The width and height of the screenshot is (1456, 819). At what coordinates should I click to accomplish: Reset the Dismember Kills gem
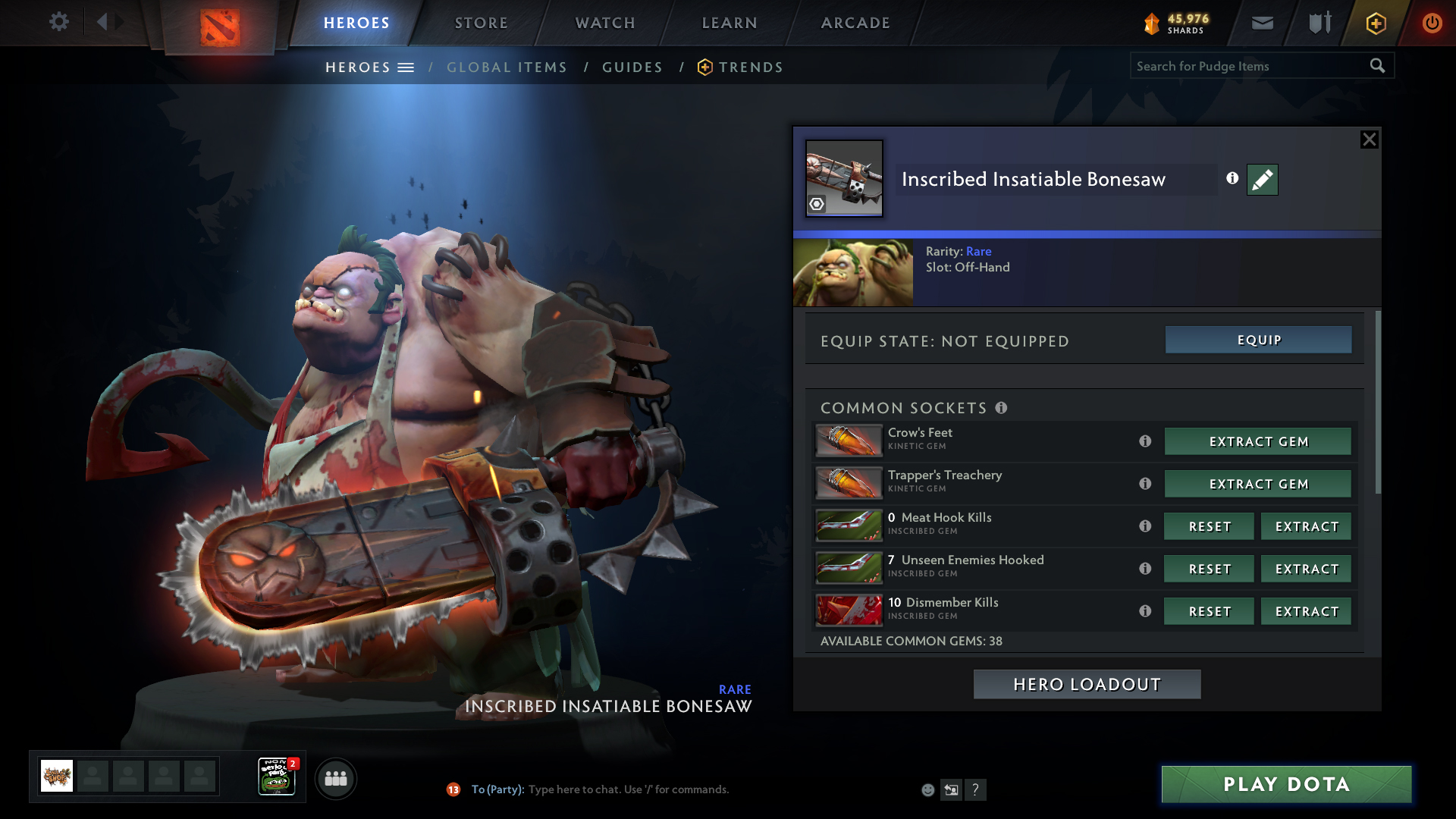pos(1209,611)
